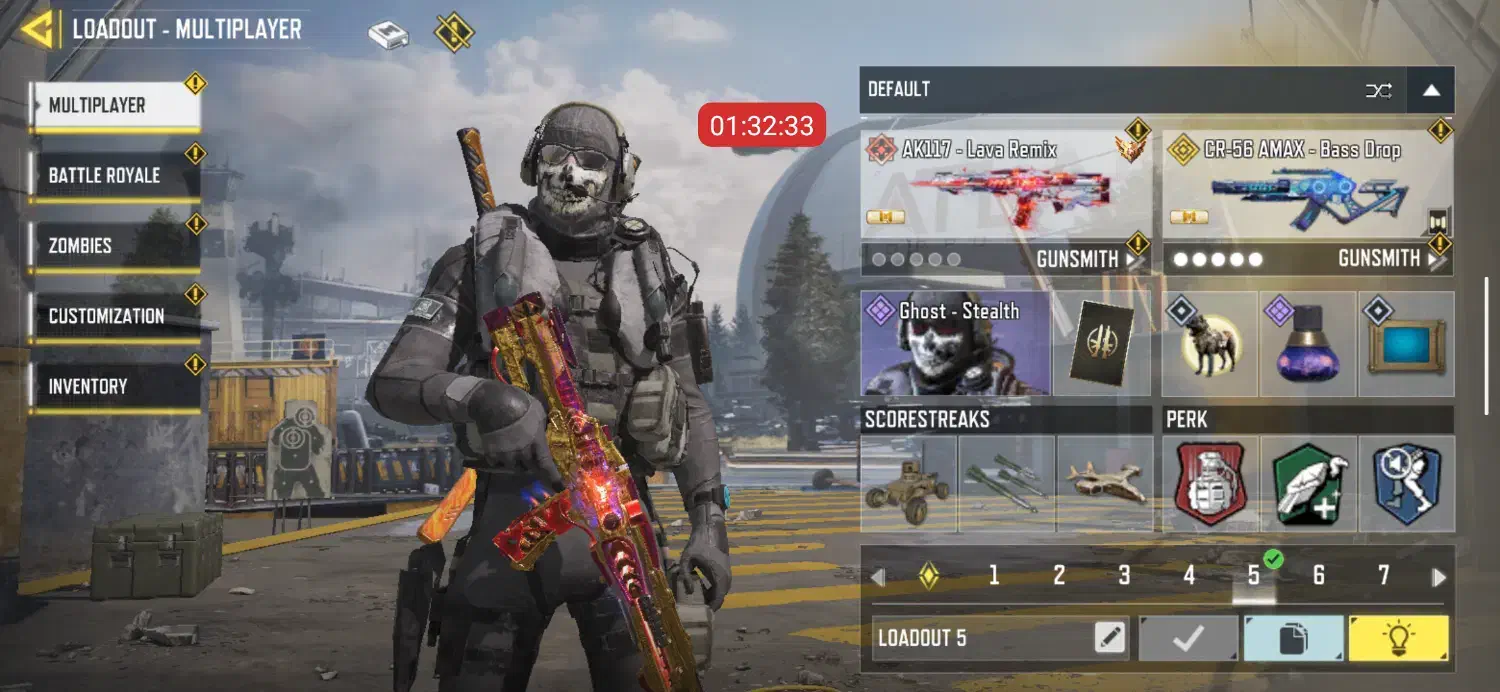This screenshot has width=1500, height=692.
Task: Collapse the Default loadout panel
Action: (x=1431, y=90)
